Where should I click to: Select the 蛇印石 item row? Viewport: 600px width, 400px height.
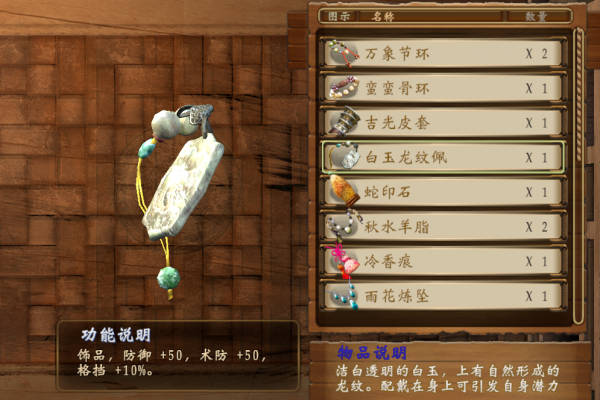tap(442, 192)
